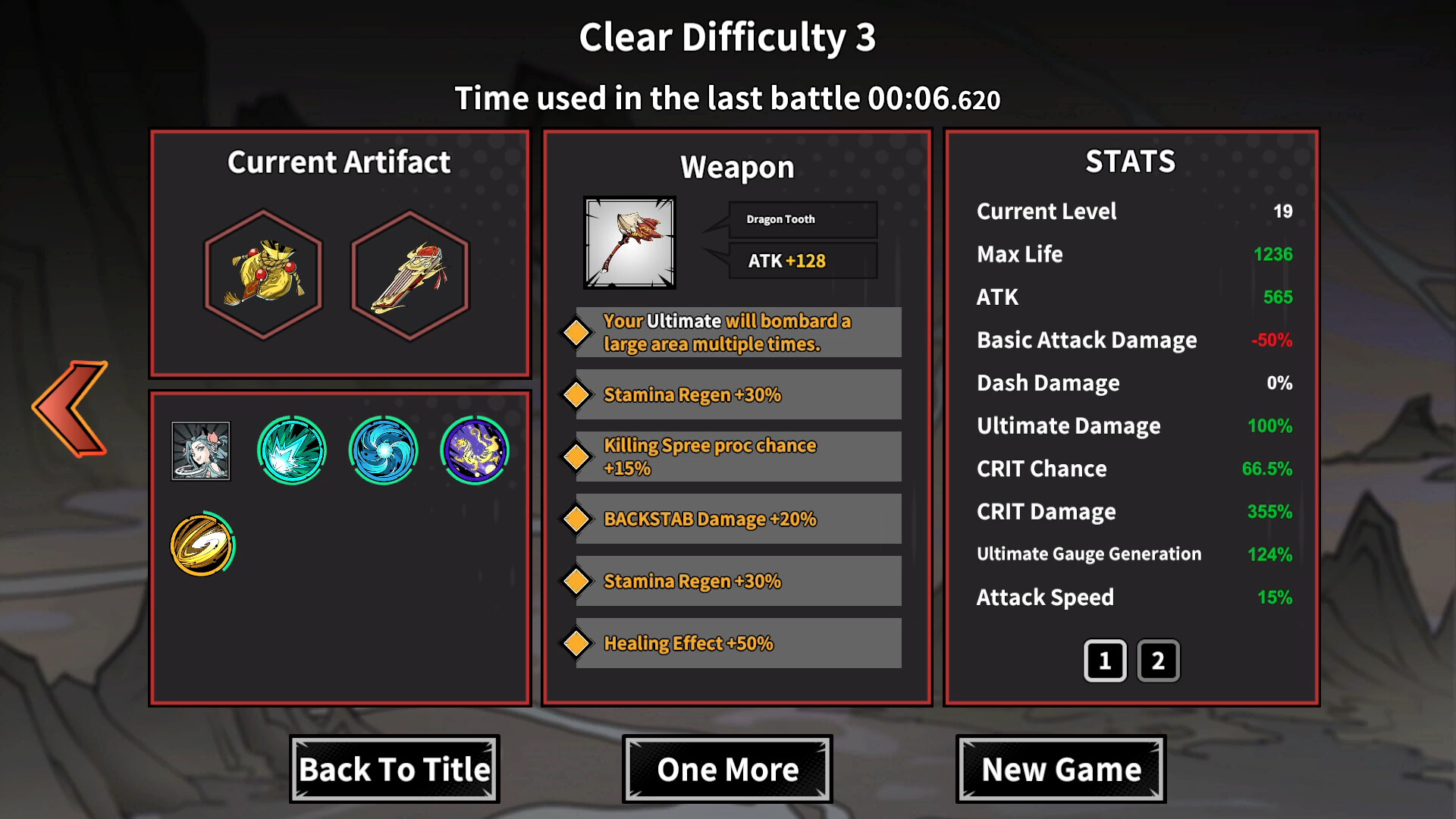Select the red scroll artifact icon
Image resolution: width=1456 pixels, height=819 pixels.
[409, 277]
